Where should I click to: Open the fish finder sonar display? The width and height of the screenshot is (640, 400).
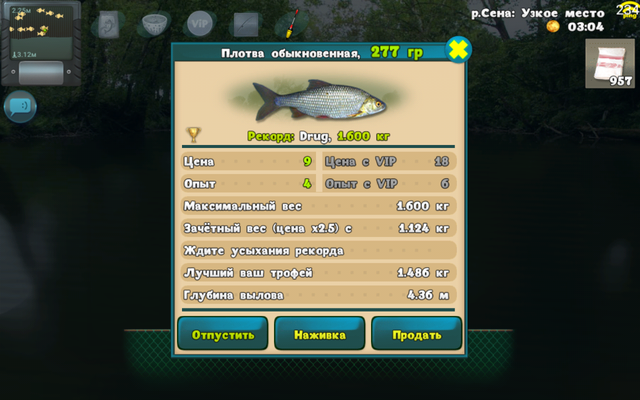pyautogui.click(x=40, y=32)
